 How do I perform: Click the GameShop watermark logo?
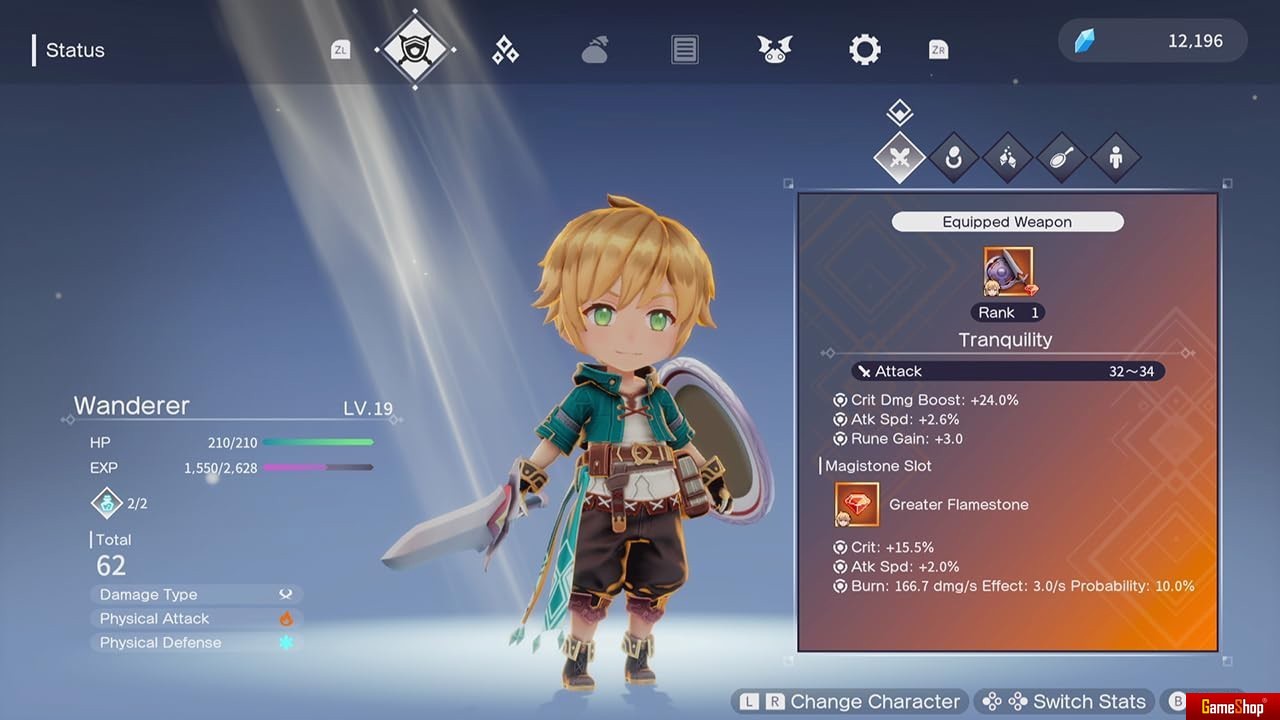pyautogui.click(x=1232, y=707)
